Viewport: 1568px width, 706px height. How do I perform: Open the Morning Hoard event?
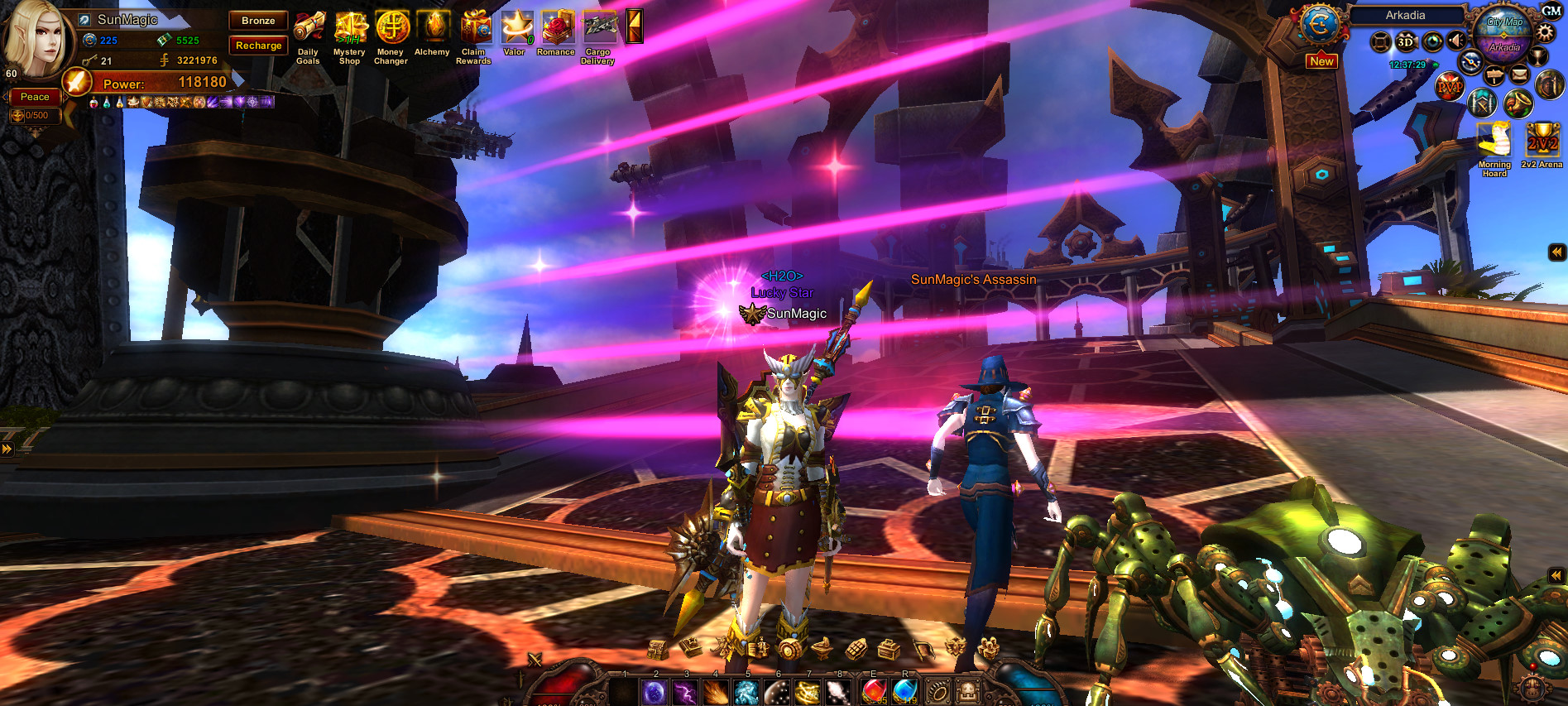pyautogui.click(x=1494, y=142)
